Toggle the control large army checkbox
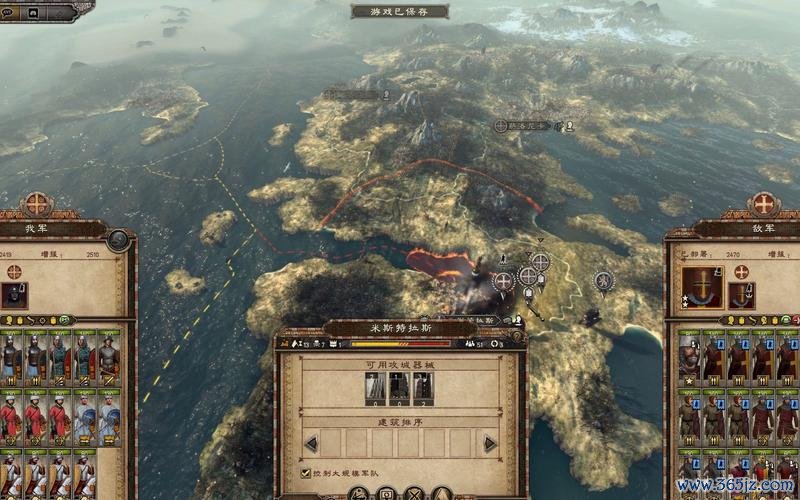 [x=306, y=473]
